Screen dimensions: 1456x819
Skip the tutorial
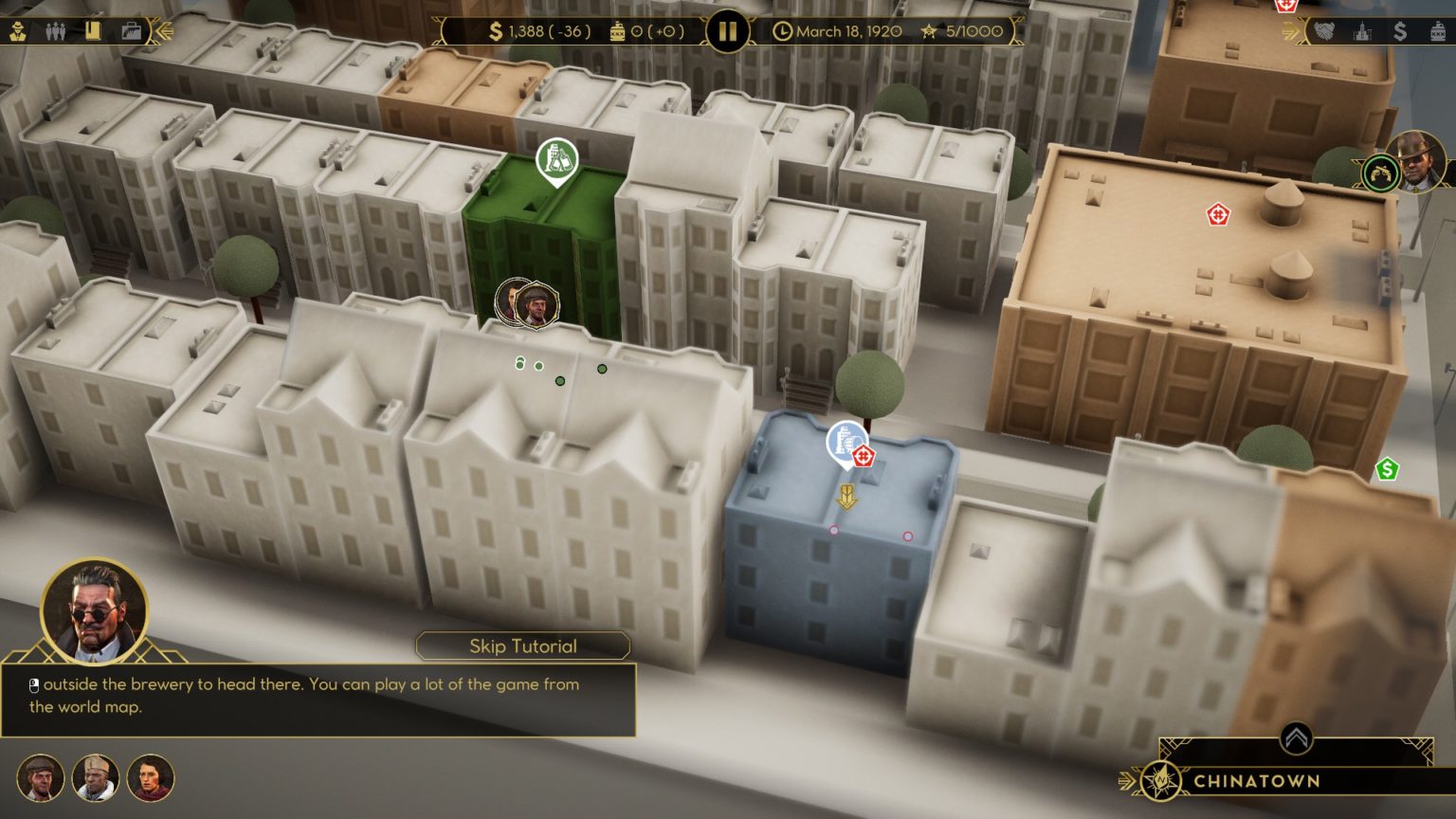pyautogui.click(x=522, y=646)
